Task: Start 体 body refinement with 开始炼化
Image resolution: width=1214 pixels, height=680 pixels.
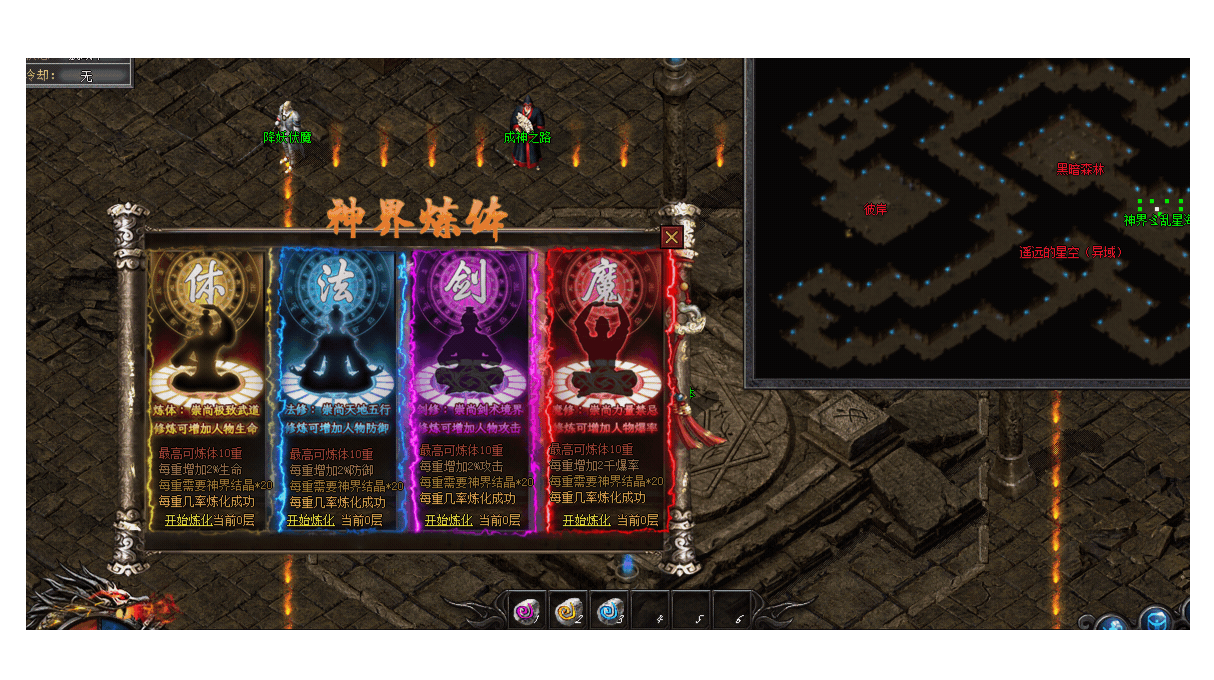Action: tap(188, 520)
